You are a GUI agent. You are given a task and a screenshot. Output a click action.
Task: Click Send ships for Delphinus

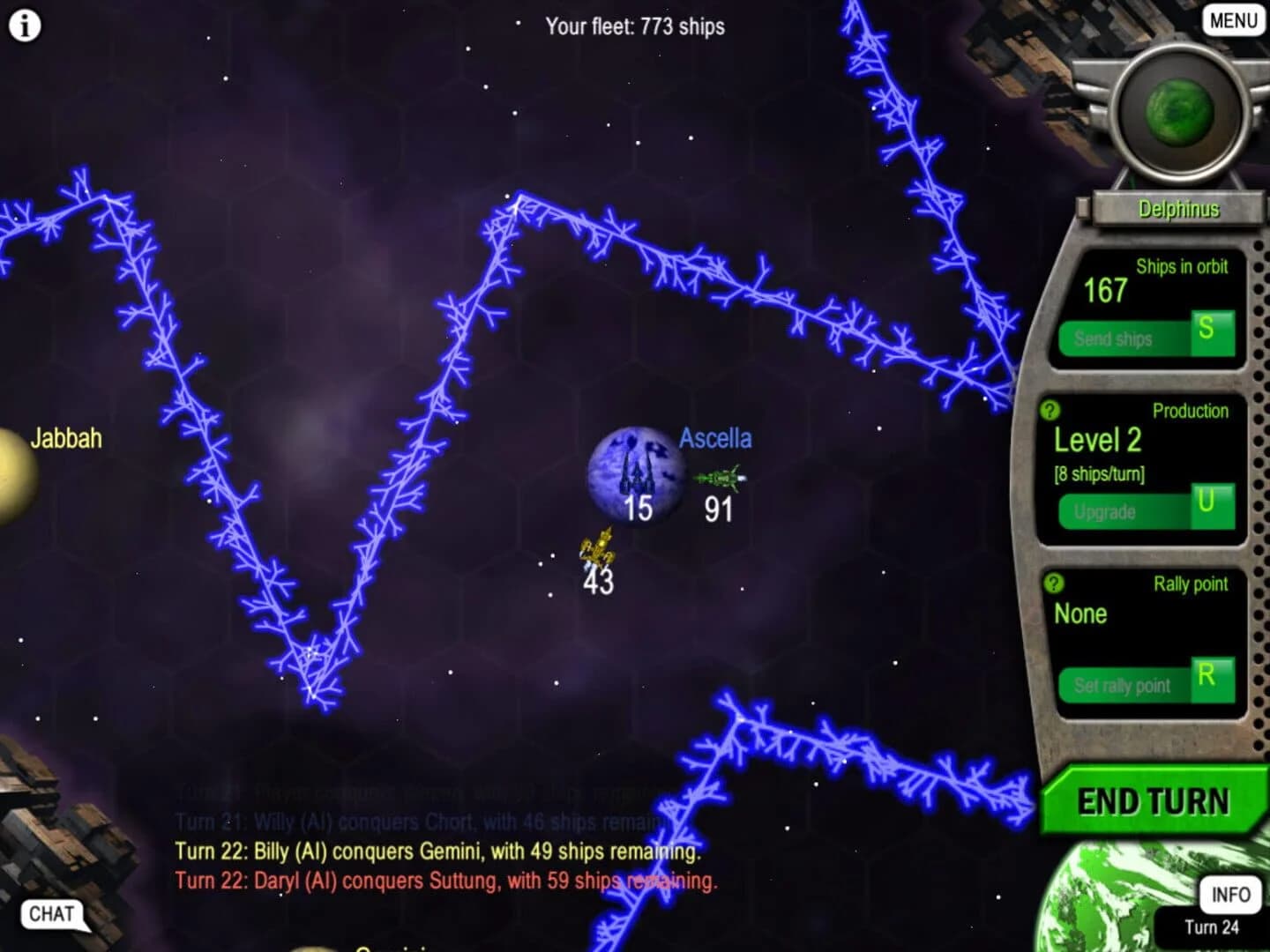(x=1115, y=338)
